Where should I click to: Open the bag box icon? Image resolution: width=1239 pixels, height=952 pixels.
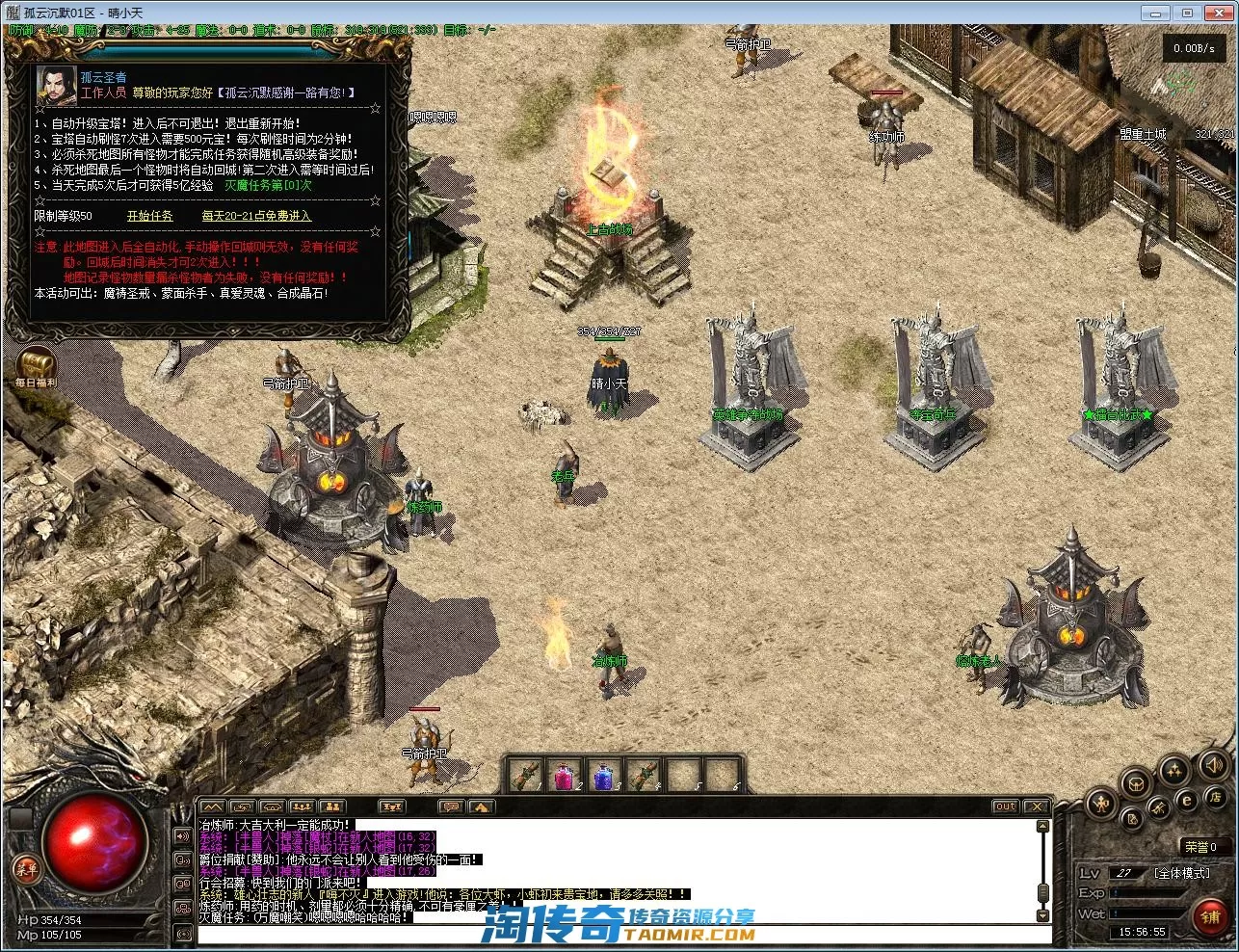coord(1135,781)
